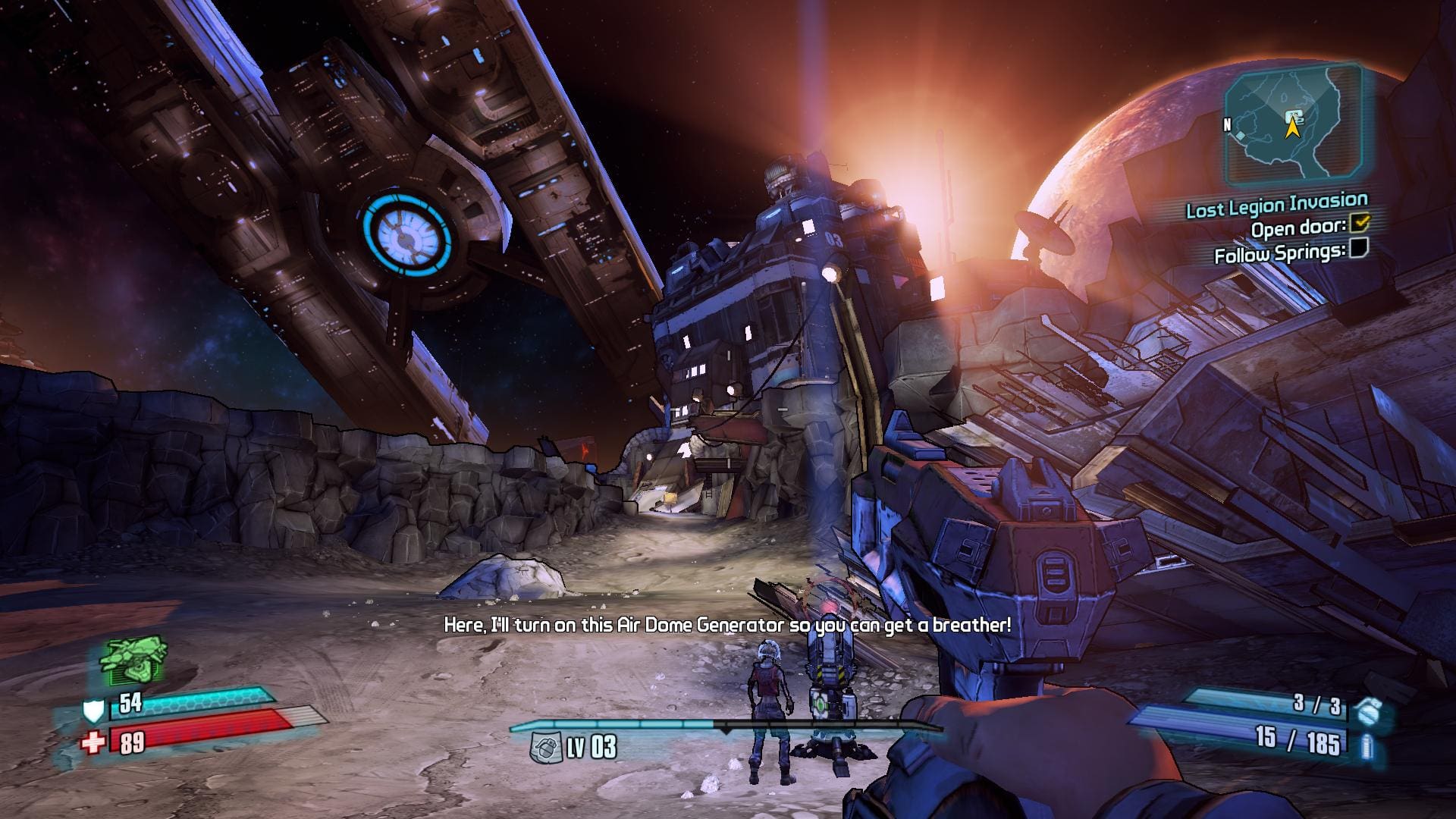
Task: Click the shield icon by shield bar
Action: pyautogui.click(x=93, y=711)
